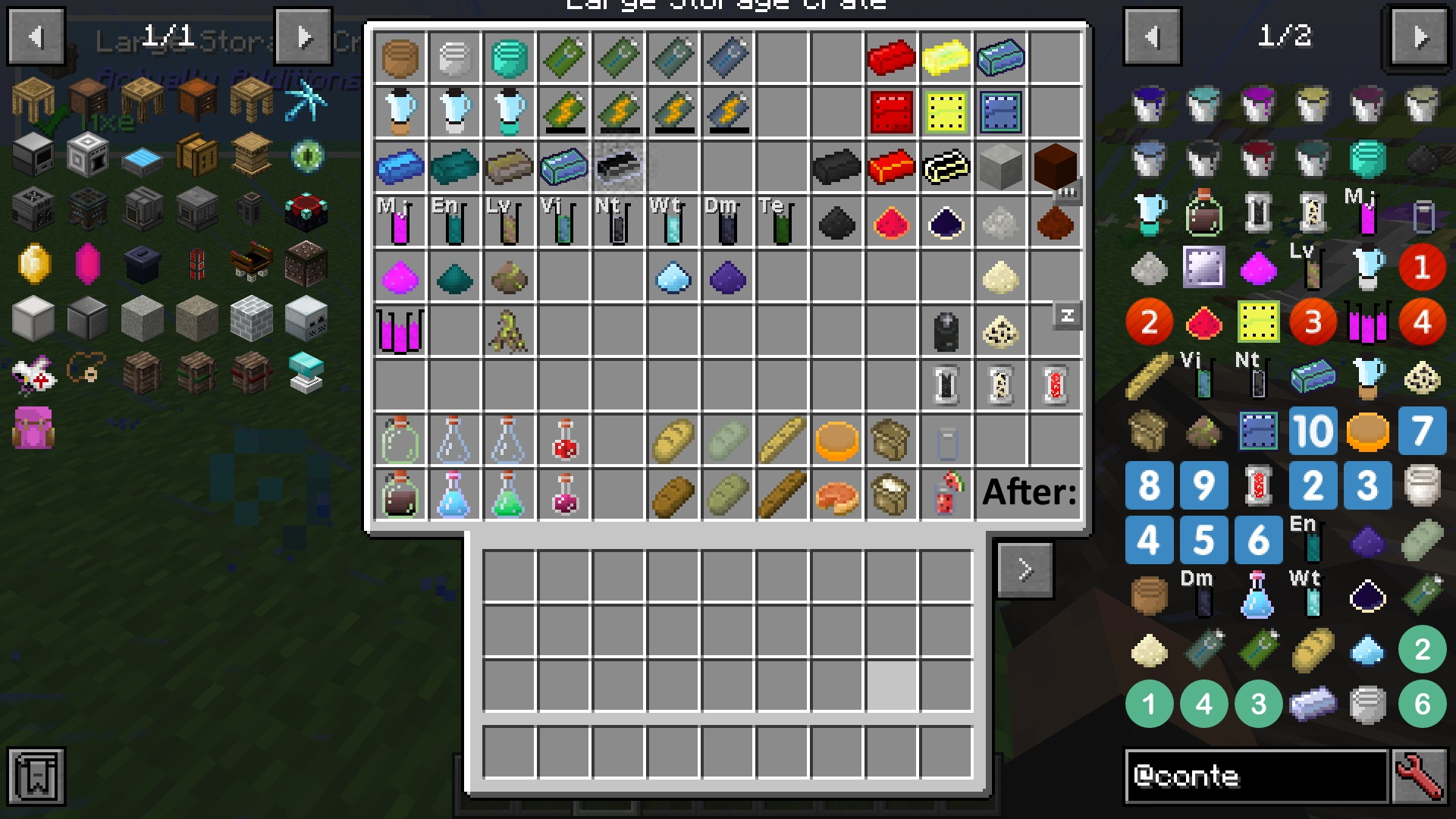Select the yellow ingot in the crate's top-right area

(x=946, y=58)
